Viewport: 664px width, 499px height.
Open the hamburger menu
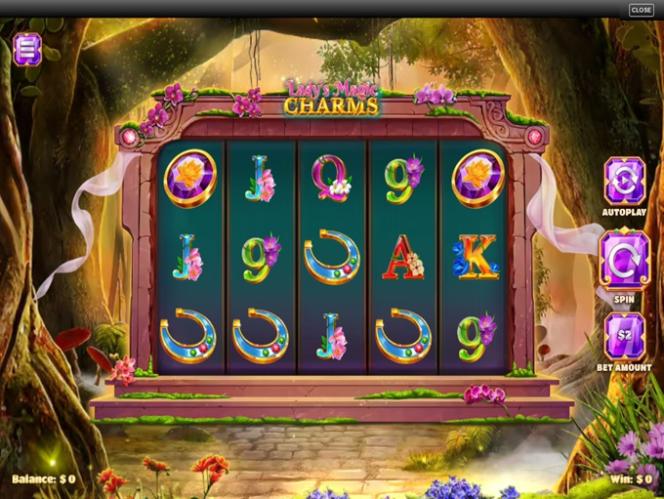[28, 48]
